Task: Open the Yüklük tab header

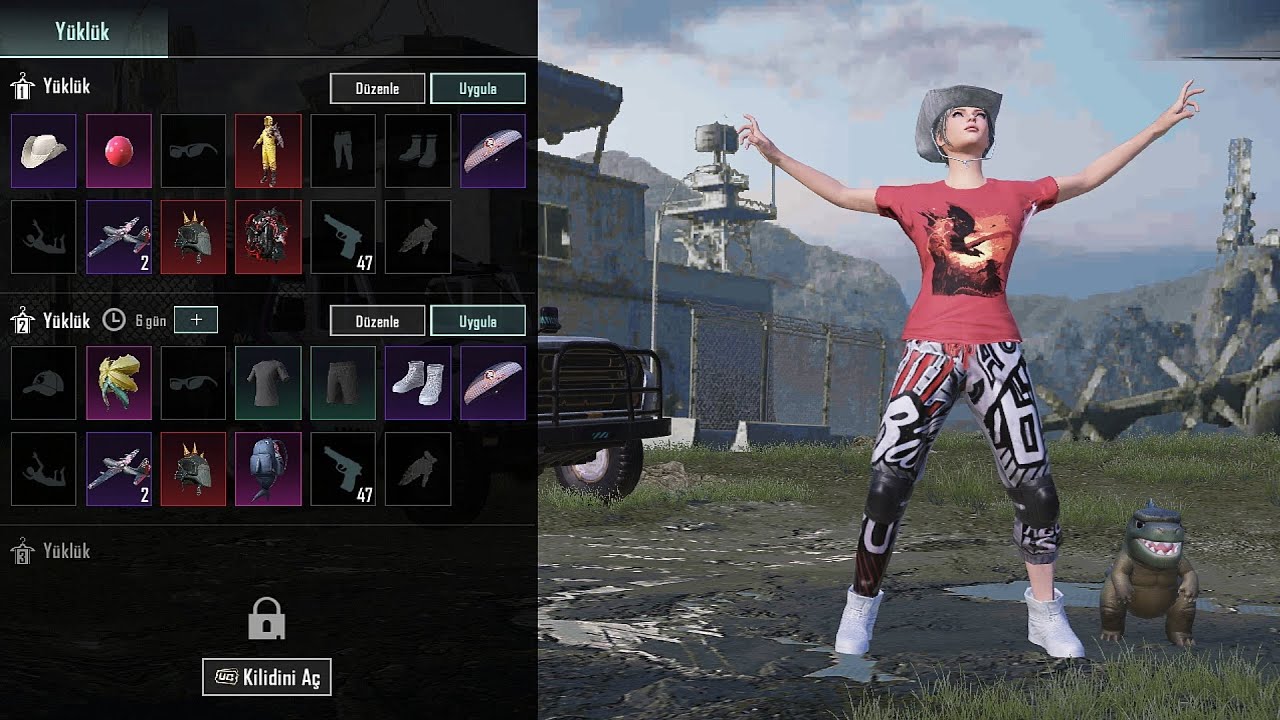Action: point(83,31)
